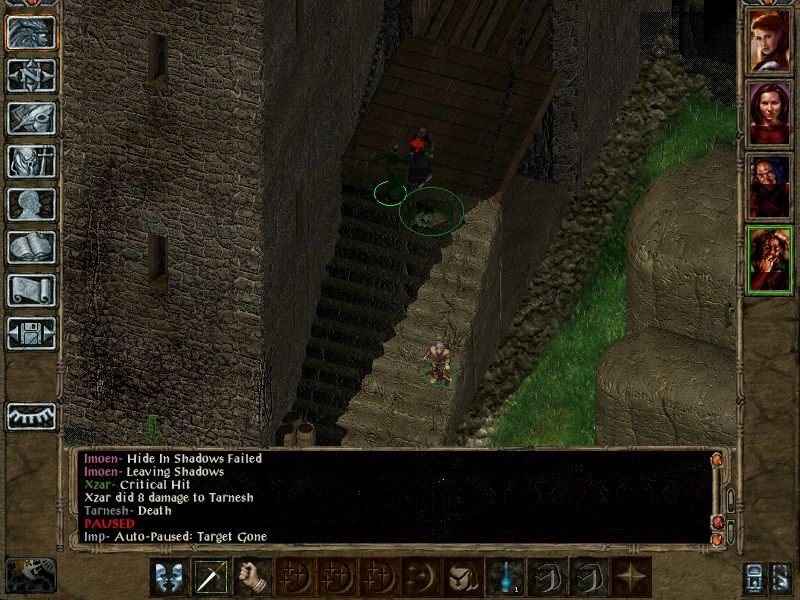Activate the talk masks action button
The image size is (800, 600).
[x=169, y=577]
